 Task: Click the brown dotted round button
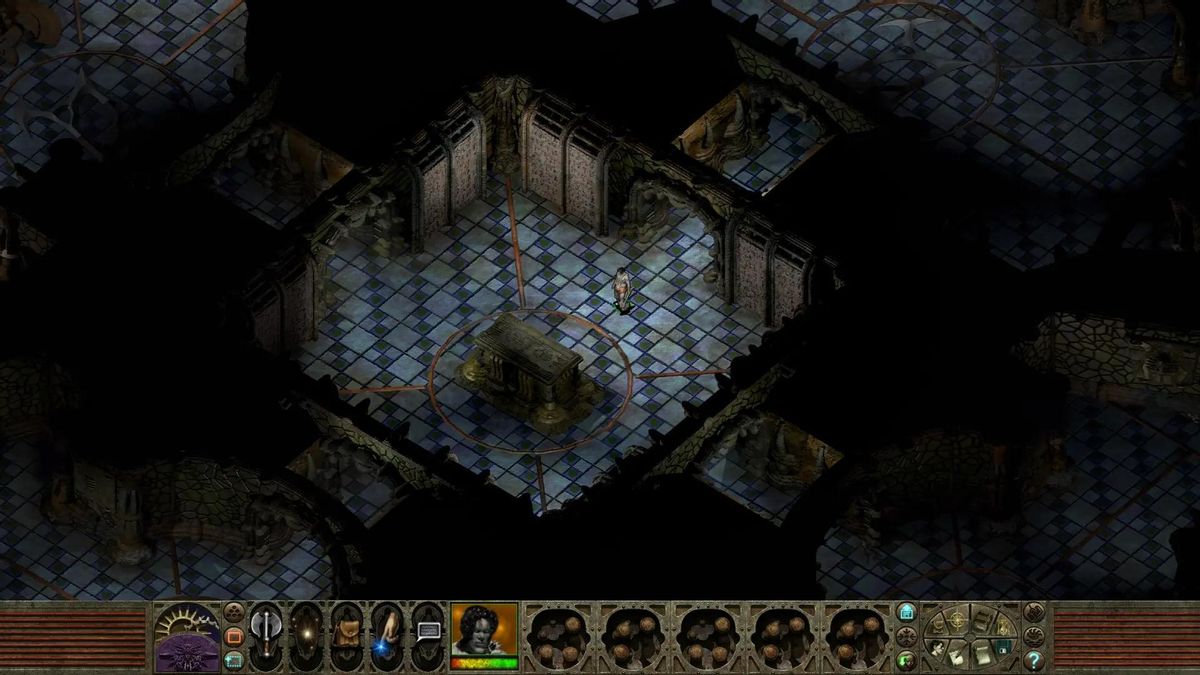click(234, 612)
